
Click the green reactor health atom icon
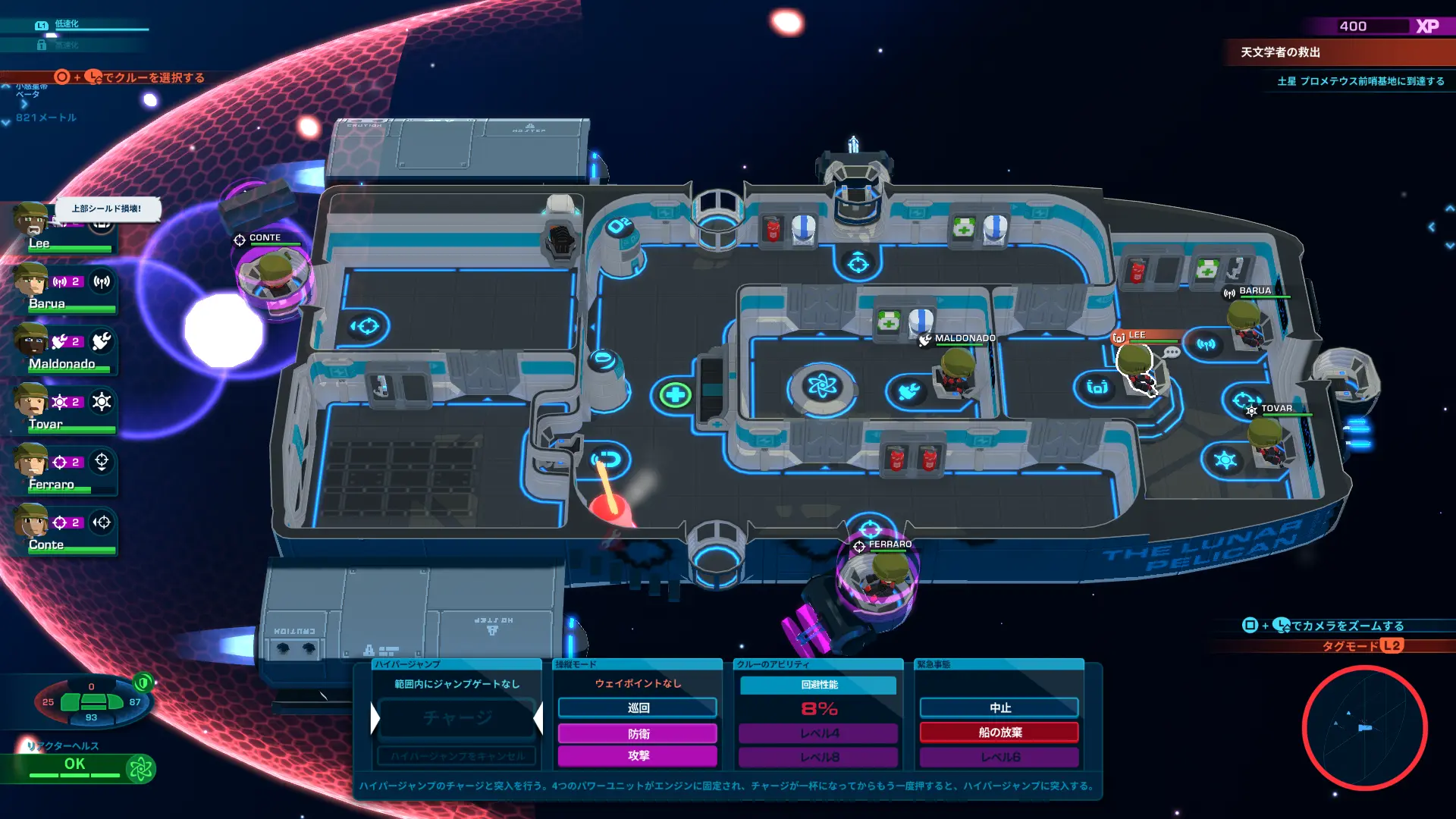140,769
